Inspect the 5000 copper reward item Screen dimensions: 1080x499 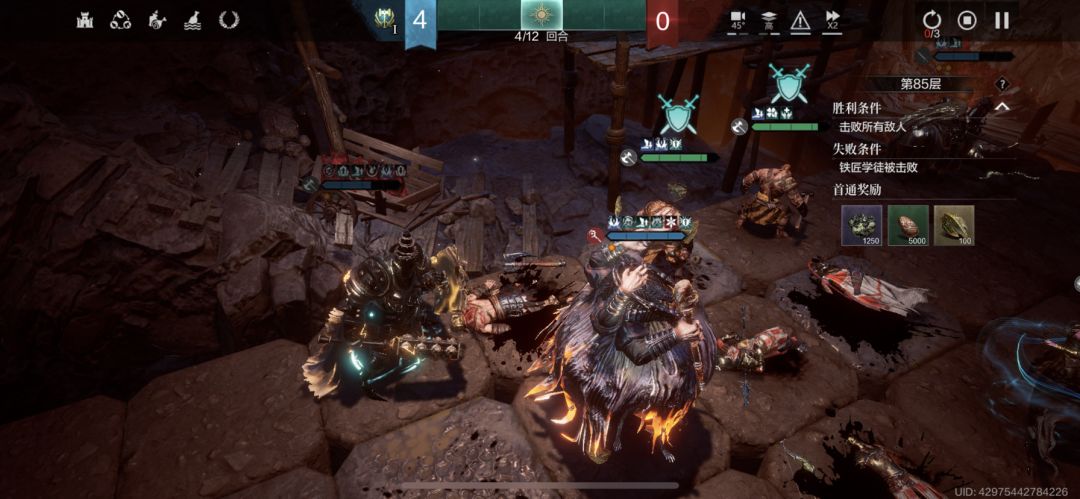(x=908, y=225)
